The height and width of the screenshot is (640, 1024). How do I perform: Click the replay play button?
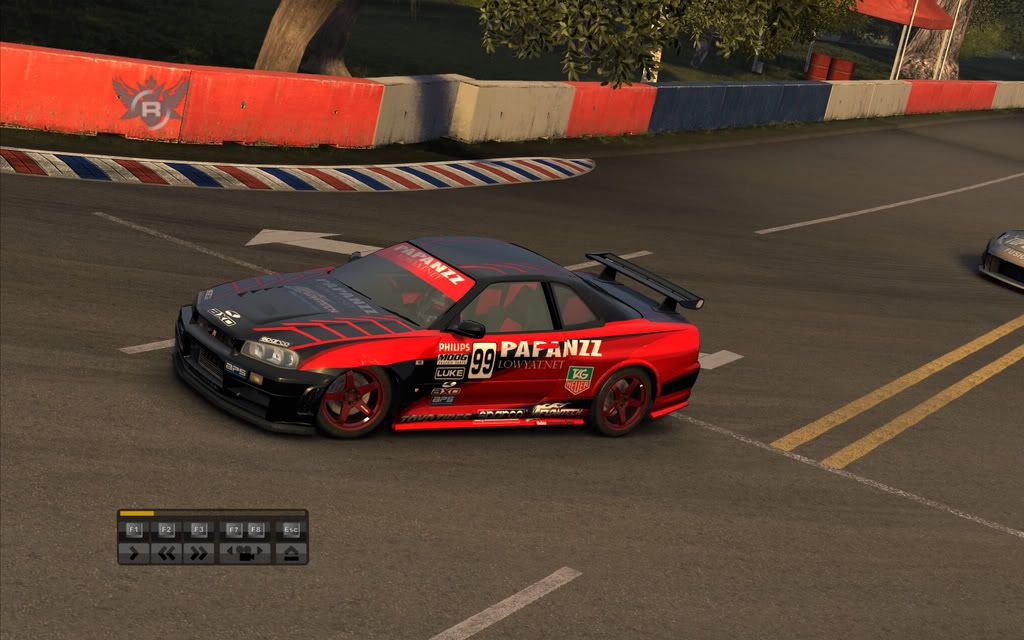134,552
